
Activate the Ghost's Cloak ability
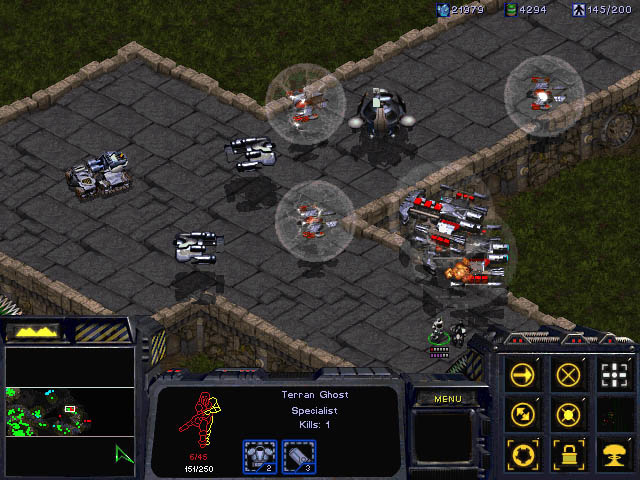point(524,450)
